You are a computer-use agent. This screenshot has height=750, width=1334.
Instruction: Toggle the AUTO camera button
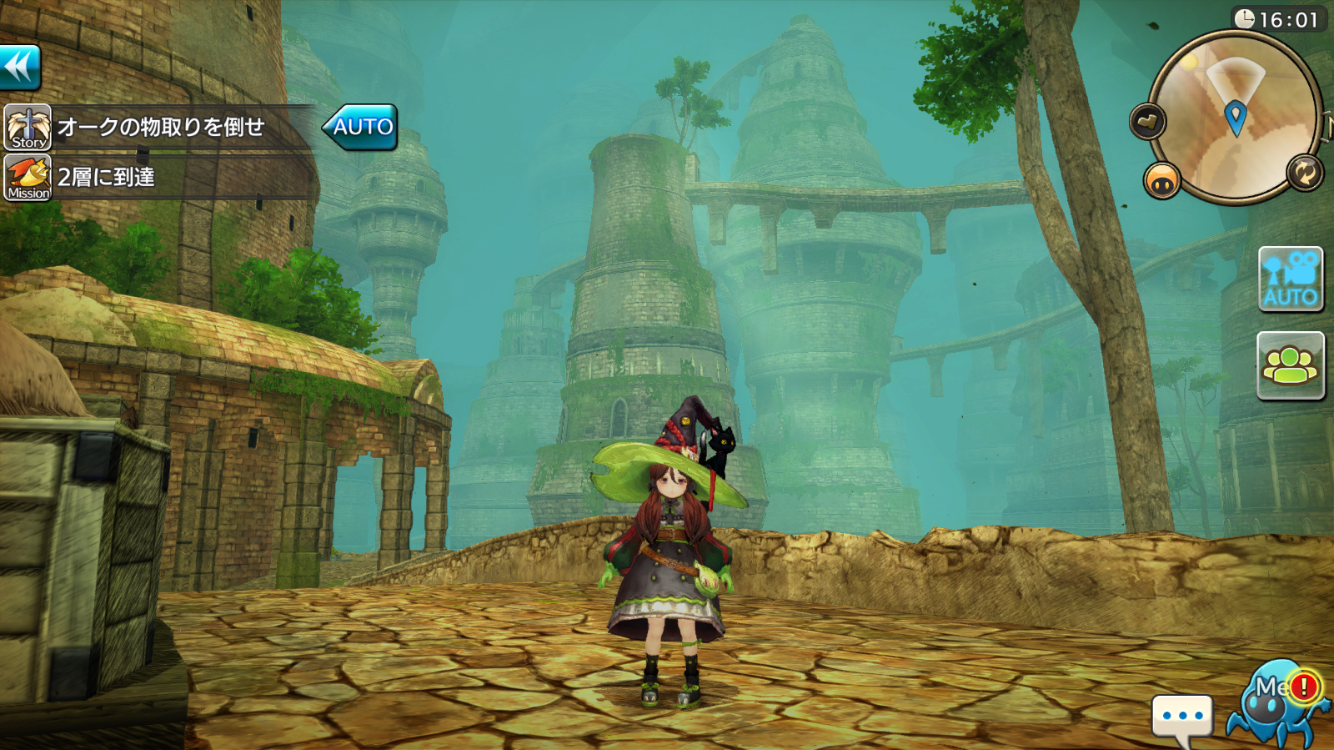coord(1290,279)
